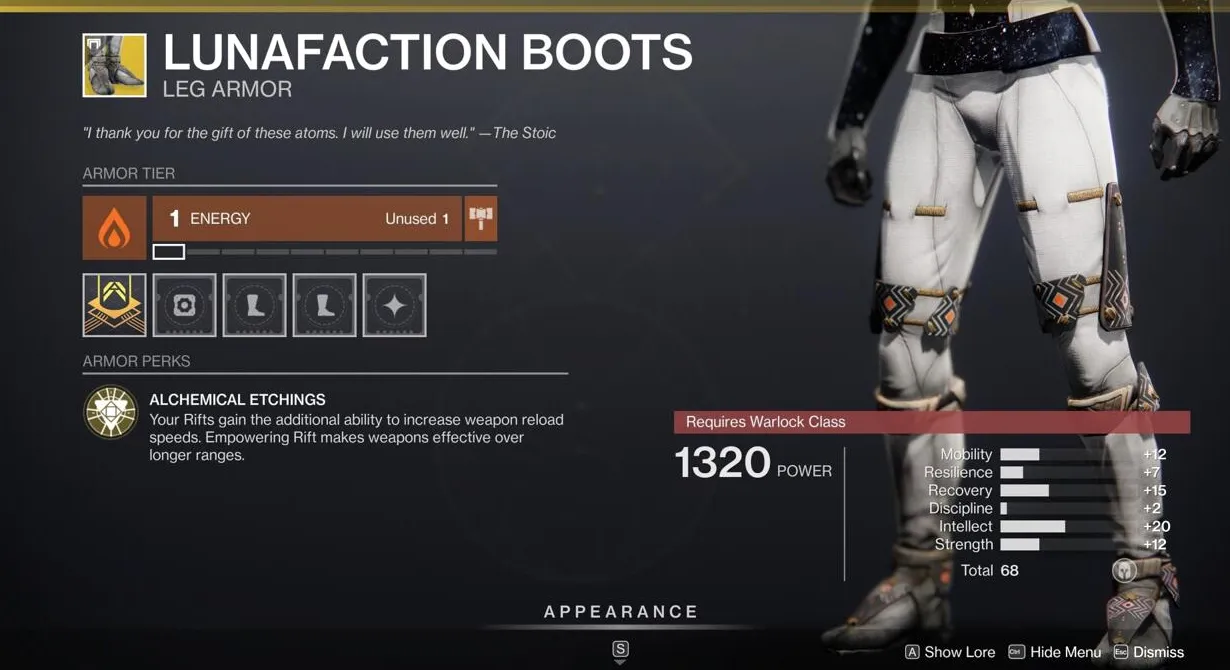Click the helmet icon beside the stat total

(1124, 571)
